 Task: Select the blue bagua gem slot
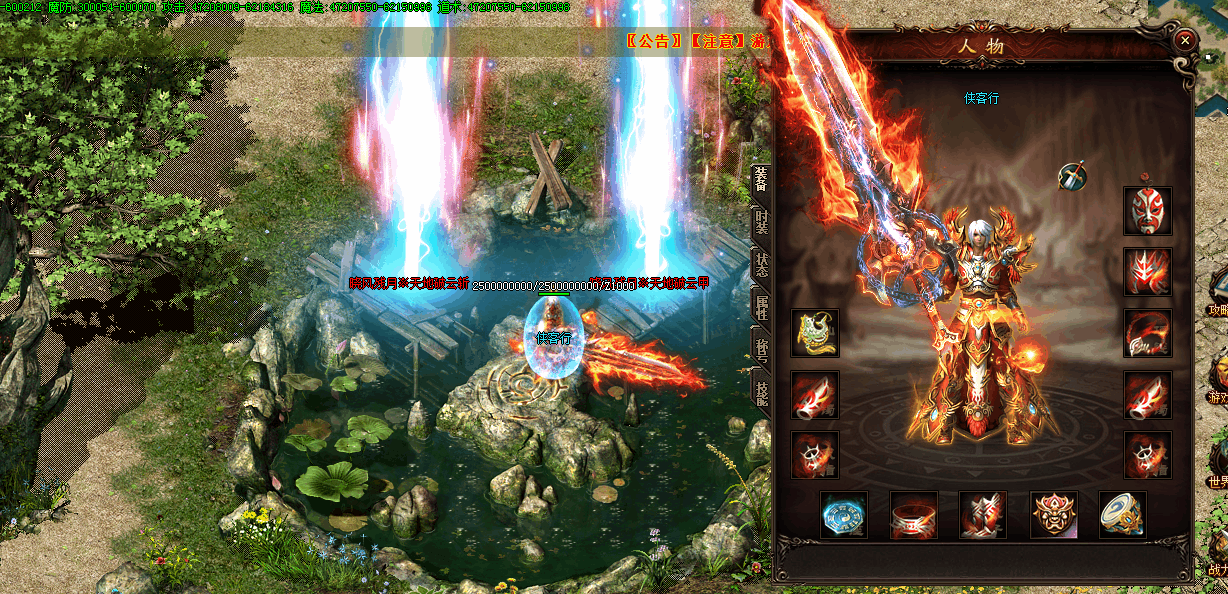844,515
